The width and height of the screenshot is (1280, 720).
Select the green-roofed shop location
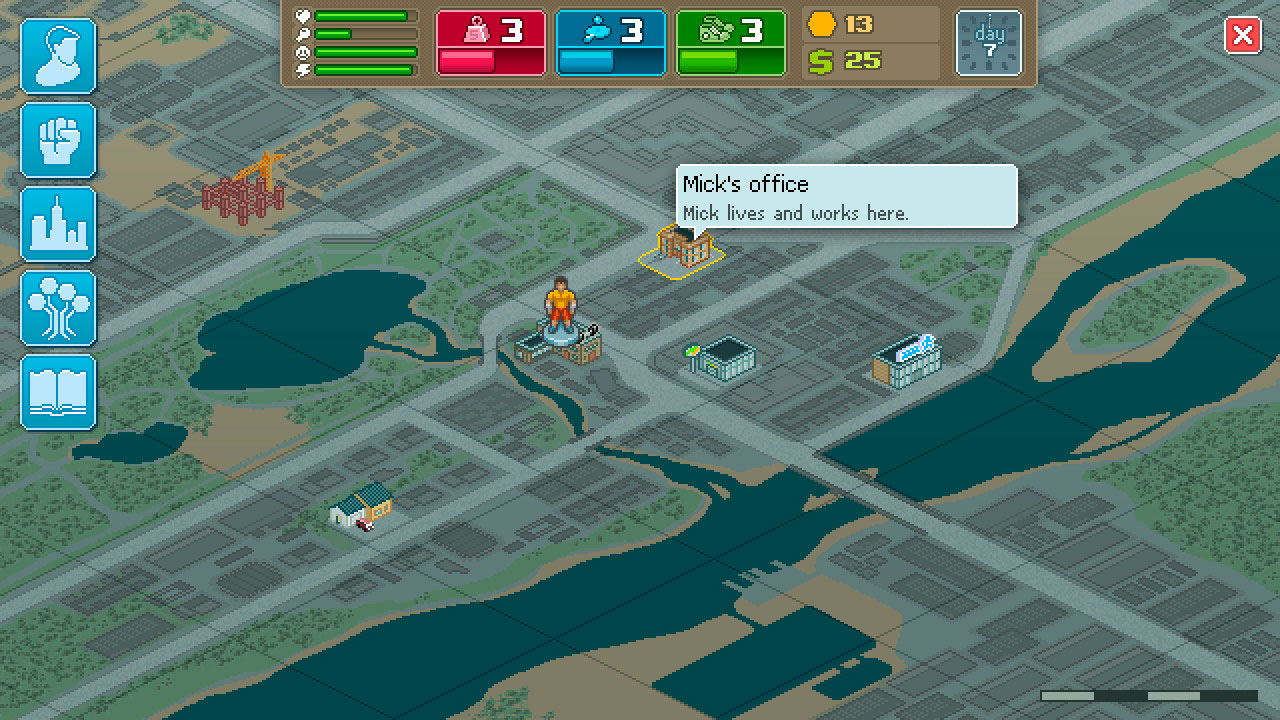720,357
